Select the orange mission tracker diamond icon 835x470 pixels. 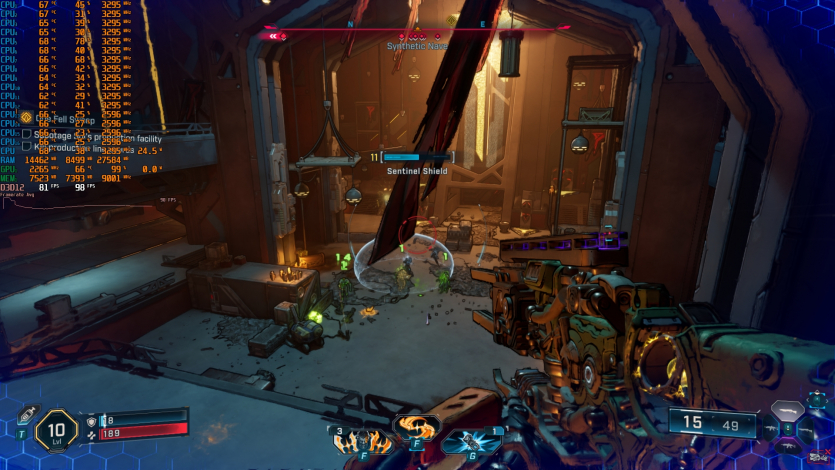pyautogui.click(x=27, y=117)
